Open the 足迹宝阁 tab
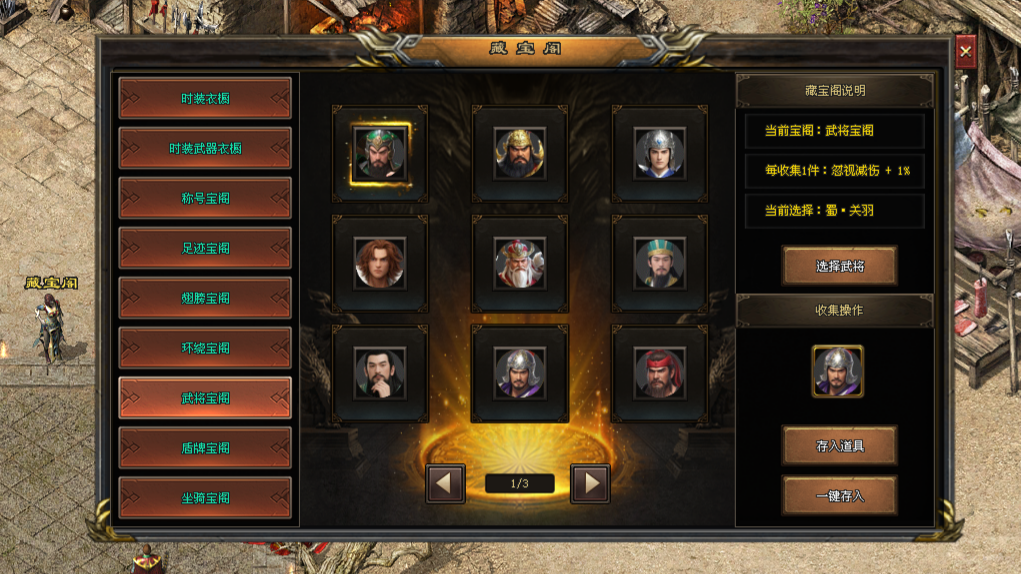This screenshot has width=1021, height=574. (x=205, y=248)
